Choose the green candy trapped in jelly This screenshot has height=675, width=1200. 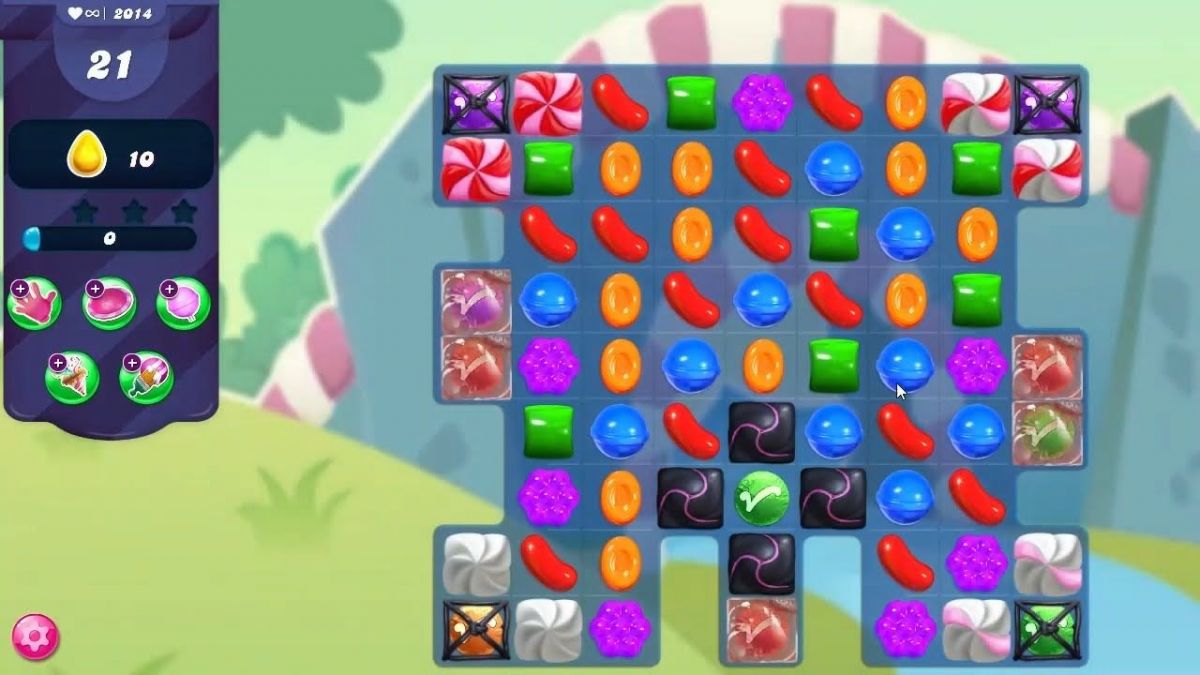[x=1047, y=432]
